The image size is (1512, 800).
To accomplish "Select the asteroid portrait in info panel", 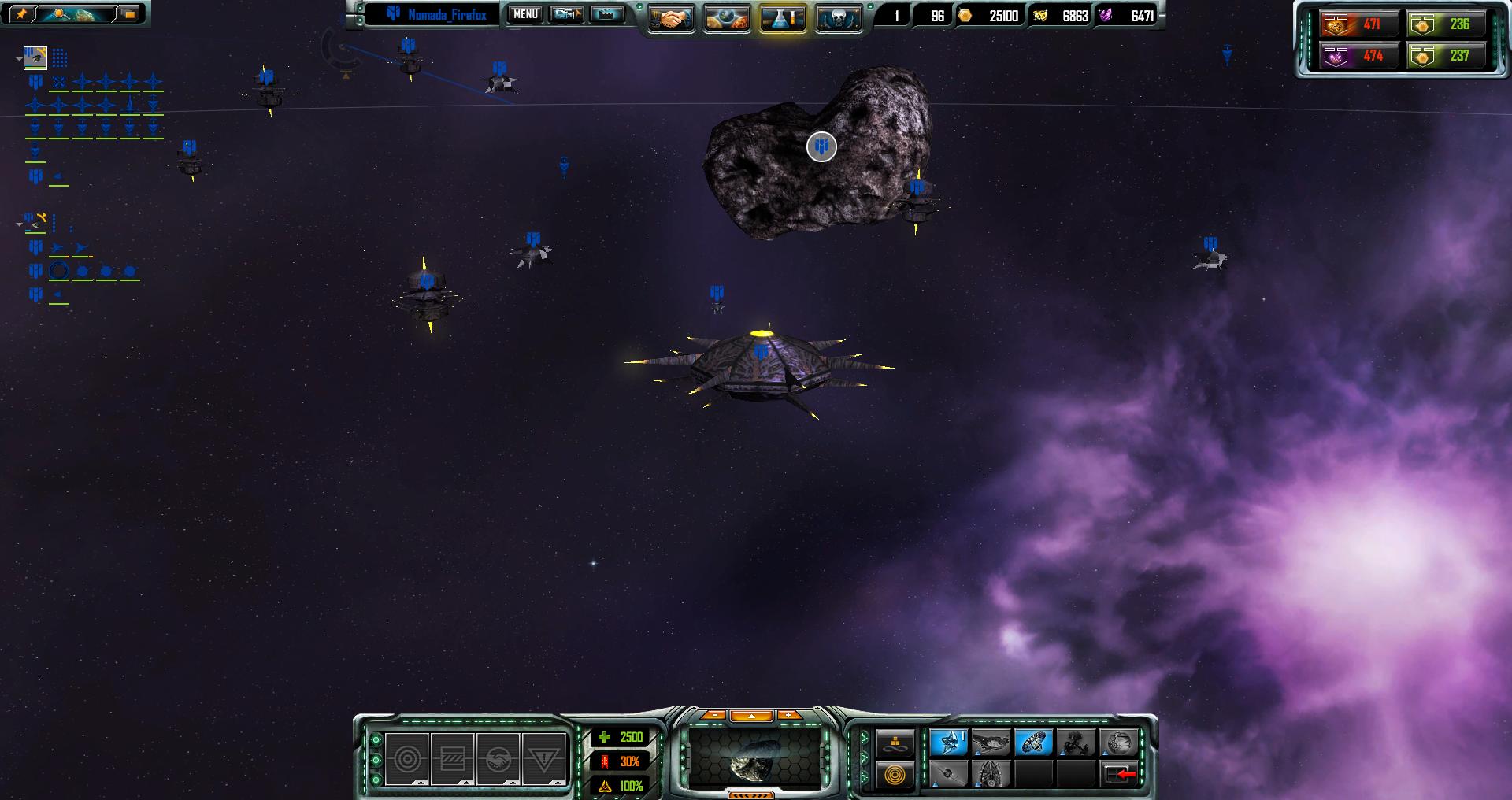I will pyautogui.click(x=754, y=759).
